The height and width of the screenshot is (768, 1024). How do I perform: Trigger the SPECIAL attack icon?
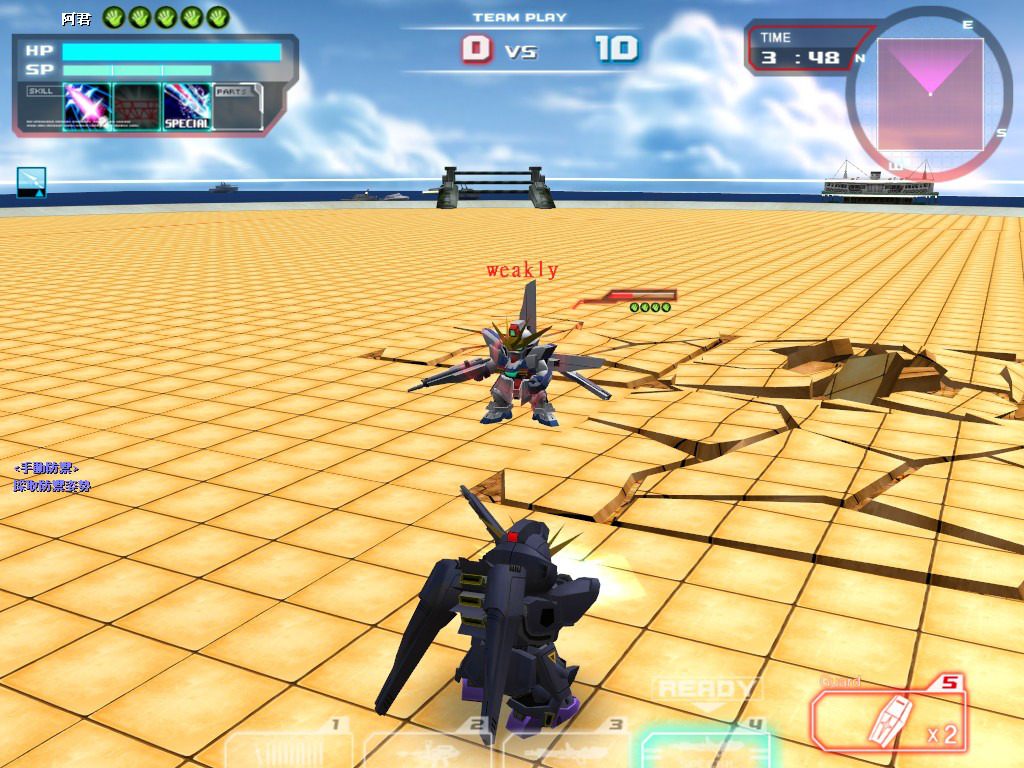click(187, 107)
